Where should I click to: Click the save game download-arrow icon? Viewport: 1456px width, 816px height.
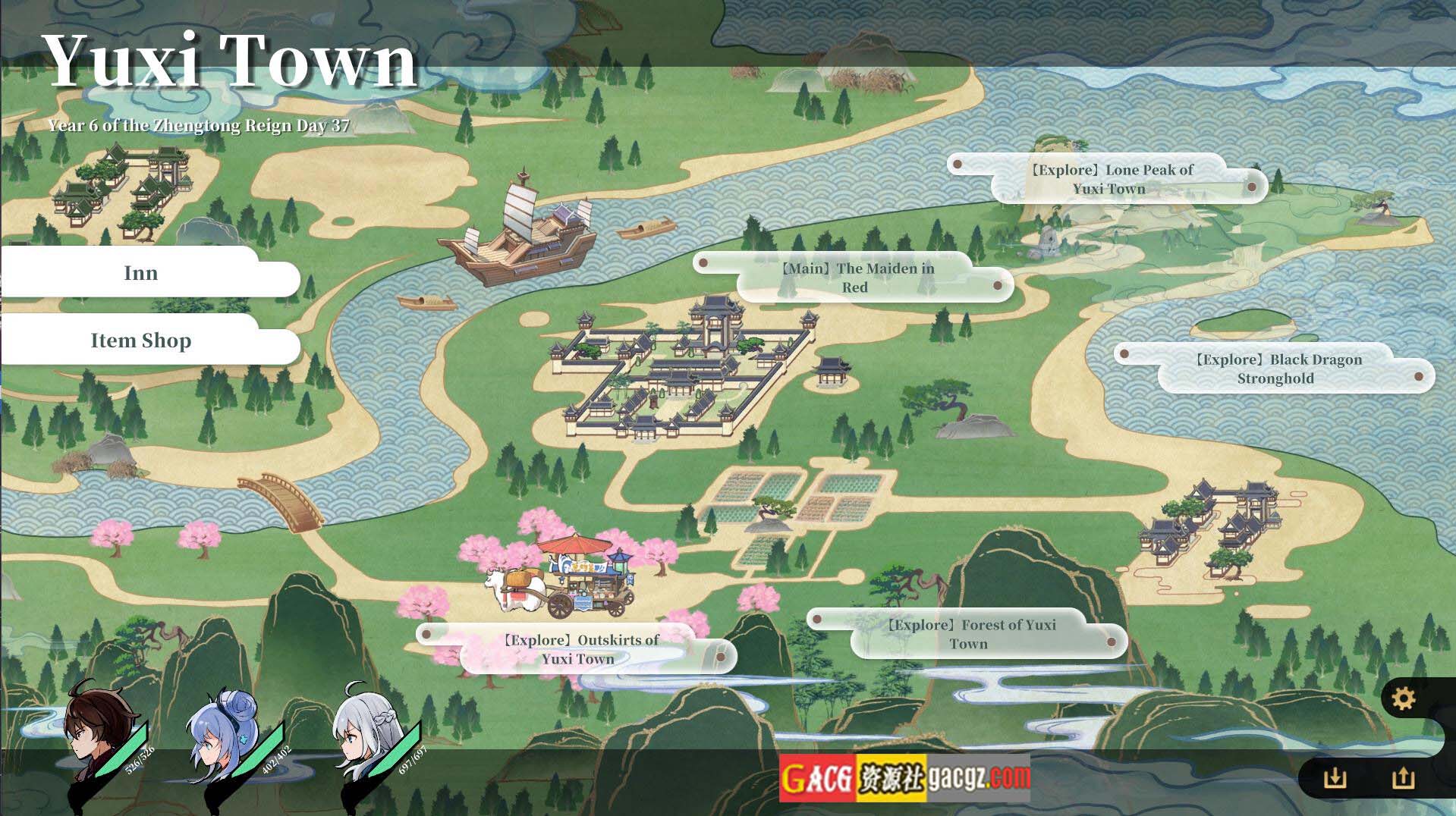[1334, 778]
